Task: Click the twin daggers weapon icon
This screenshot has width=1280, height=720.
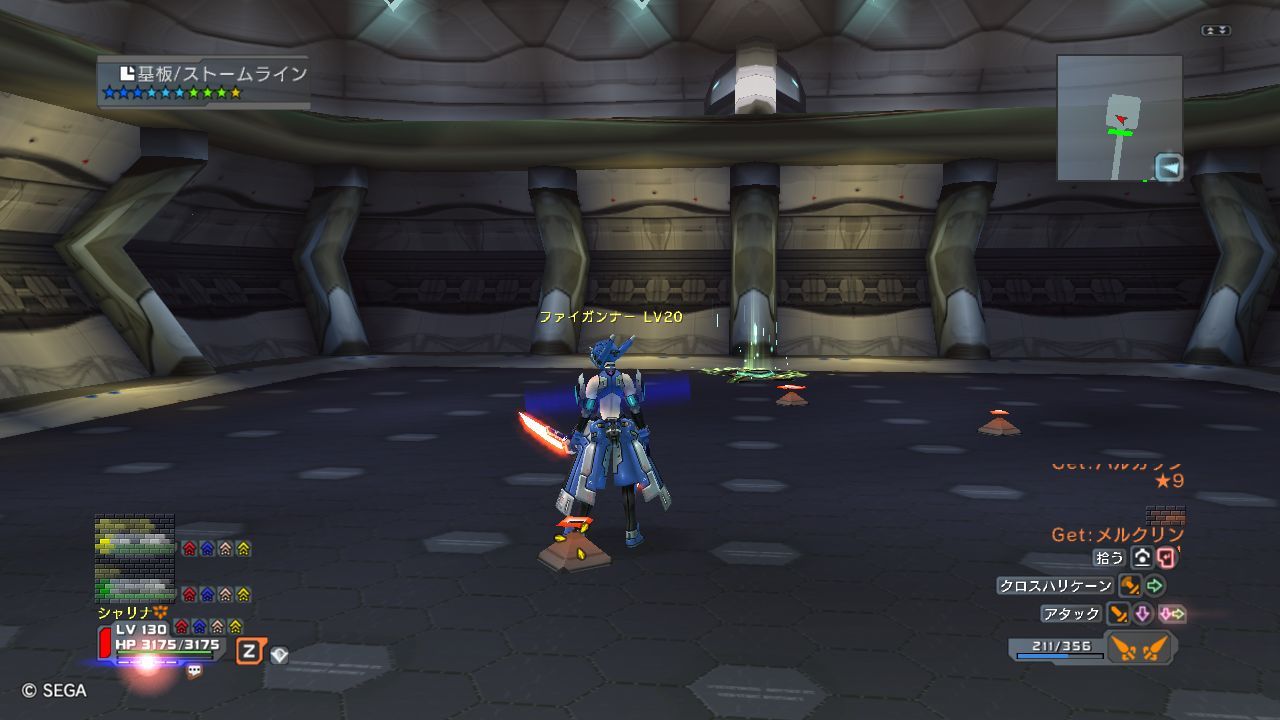Action: click(1140, 648)
